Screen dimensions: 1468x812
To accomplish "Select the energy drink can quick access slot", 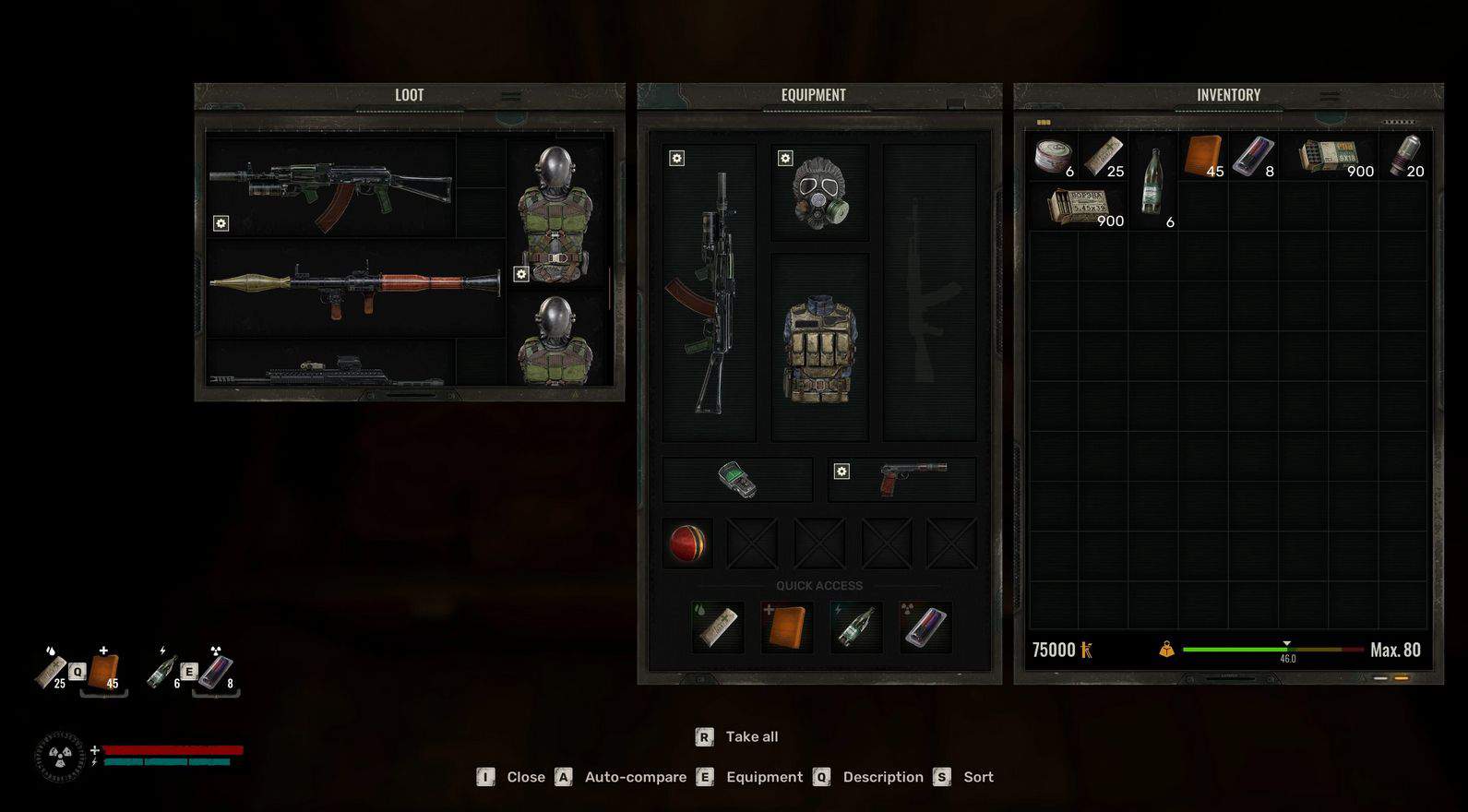I will [x=925, y=627].
